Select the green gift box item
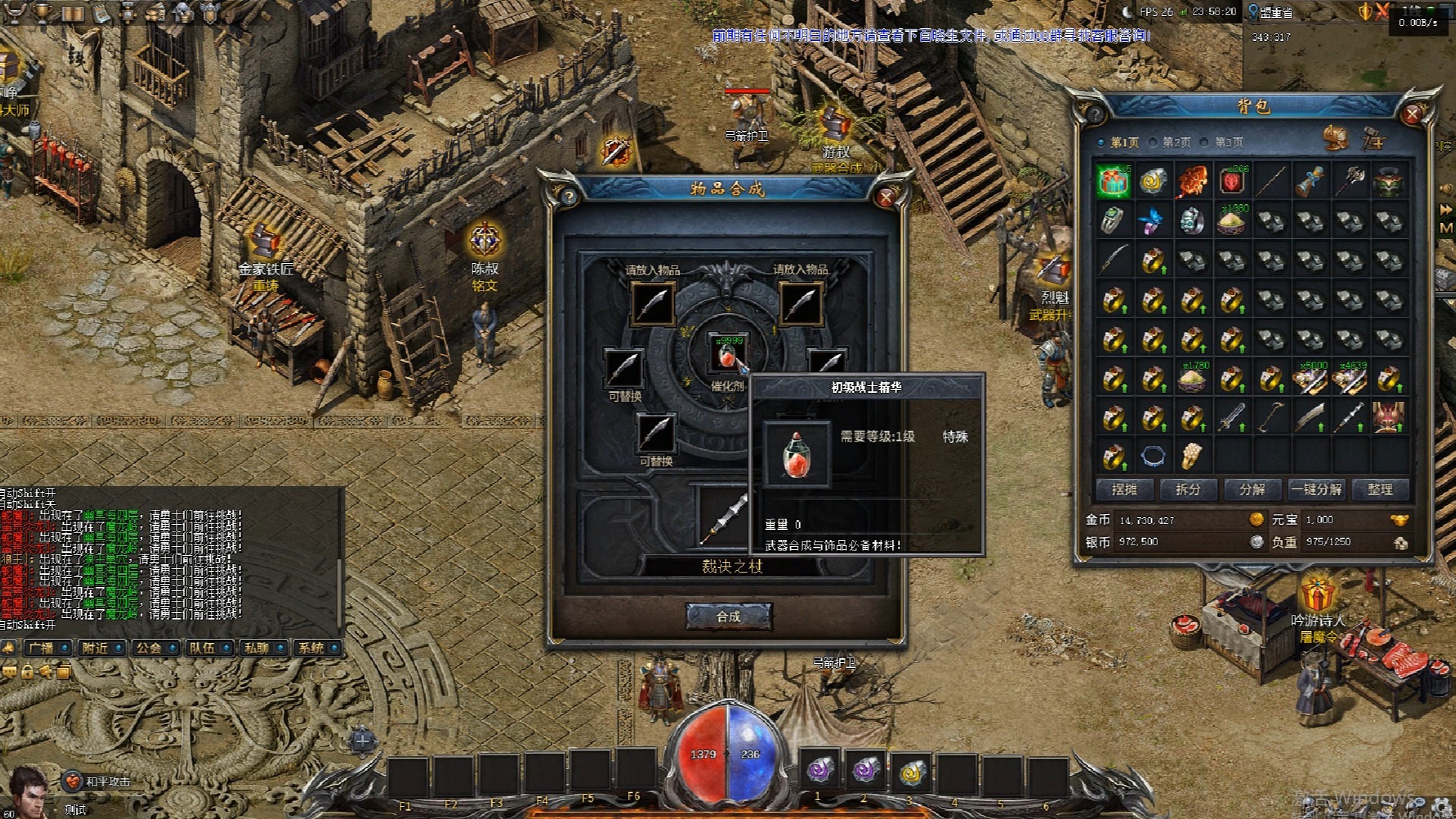Viewport: 1456px width, 819px height. coord(1113,182)
